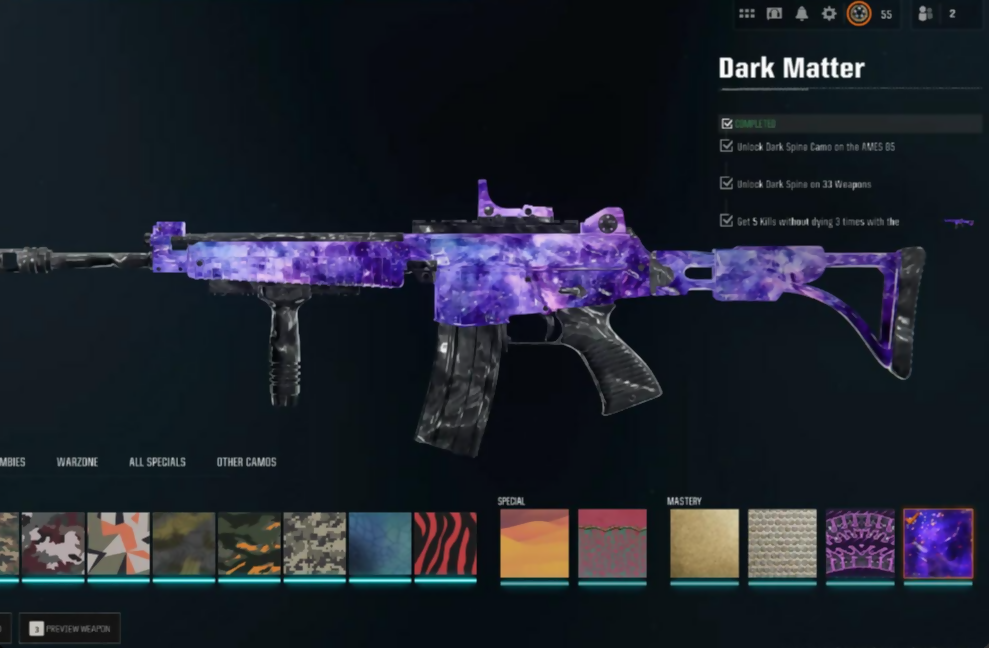Select the orange sand dunes special camo
Screen dimensions: 989x648
coord(534,544)
